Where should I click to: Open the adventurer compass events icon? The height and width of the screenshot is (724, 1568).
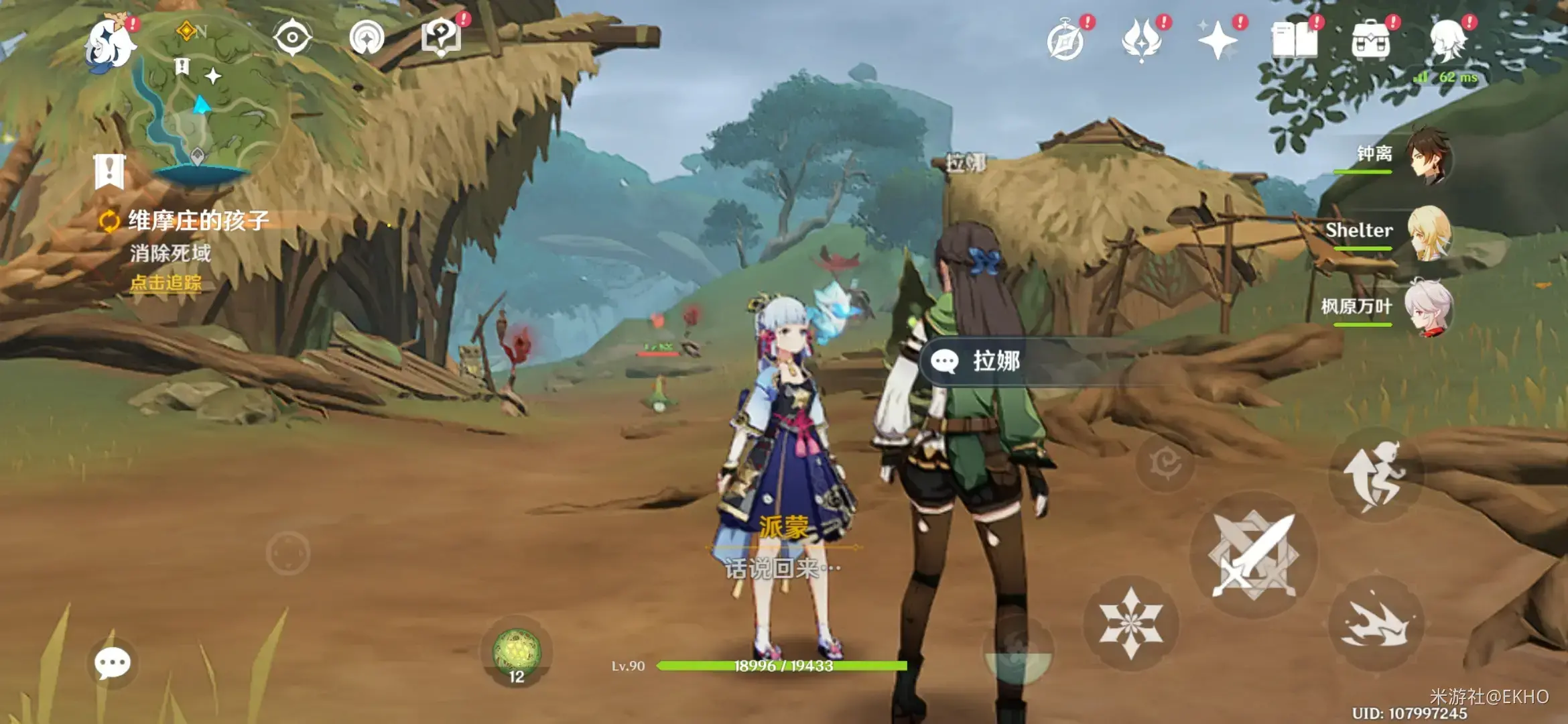[x=1065, y=42]
